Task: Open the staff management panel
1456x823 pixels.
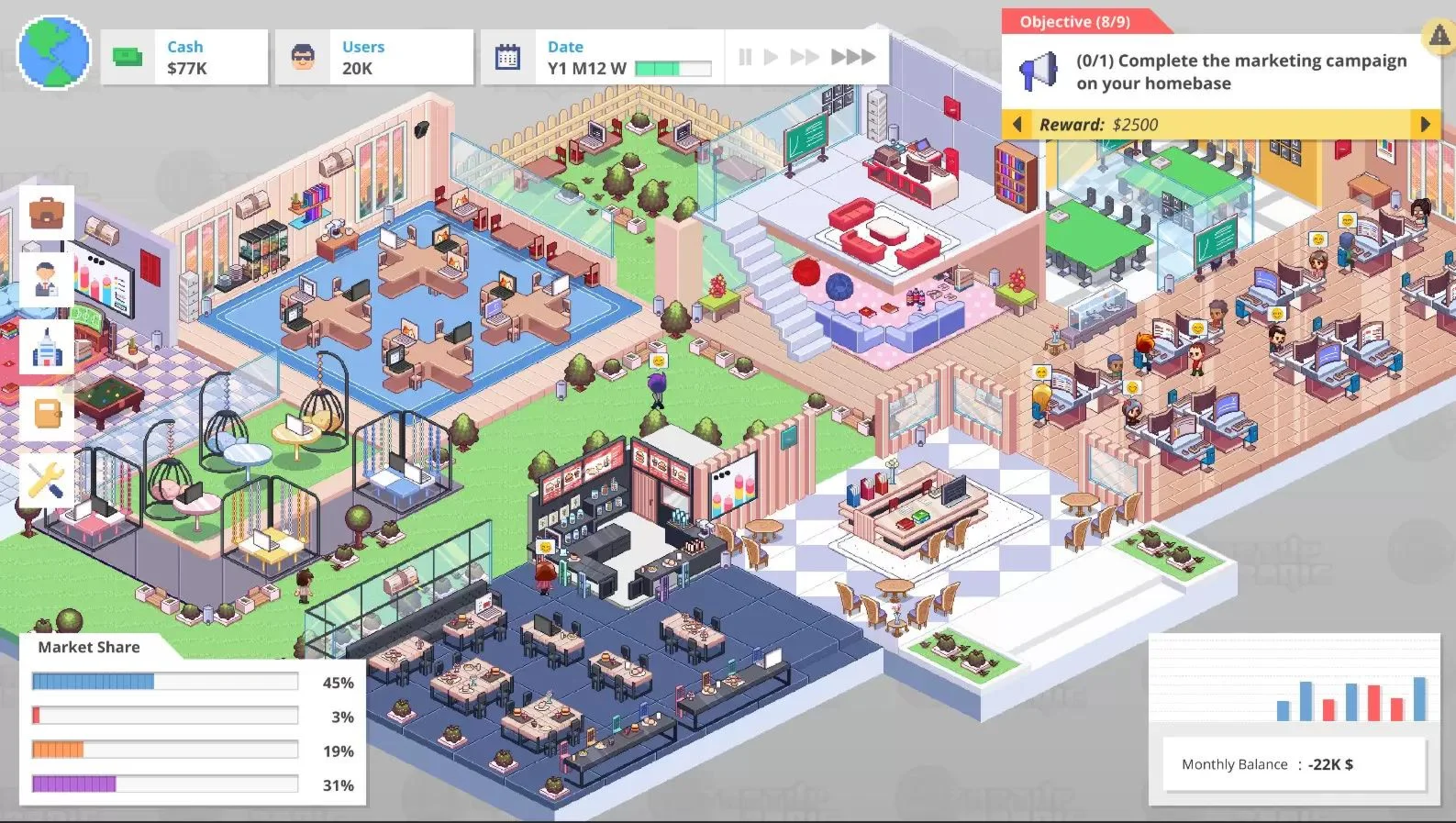Action: click(47, 276)
